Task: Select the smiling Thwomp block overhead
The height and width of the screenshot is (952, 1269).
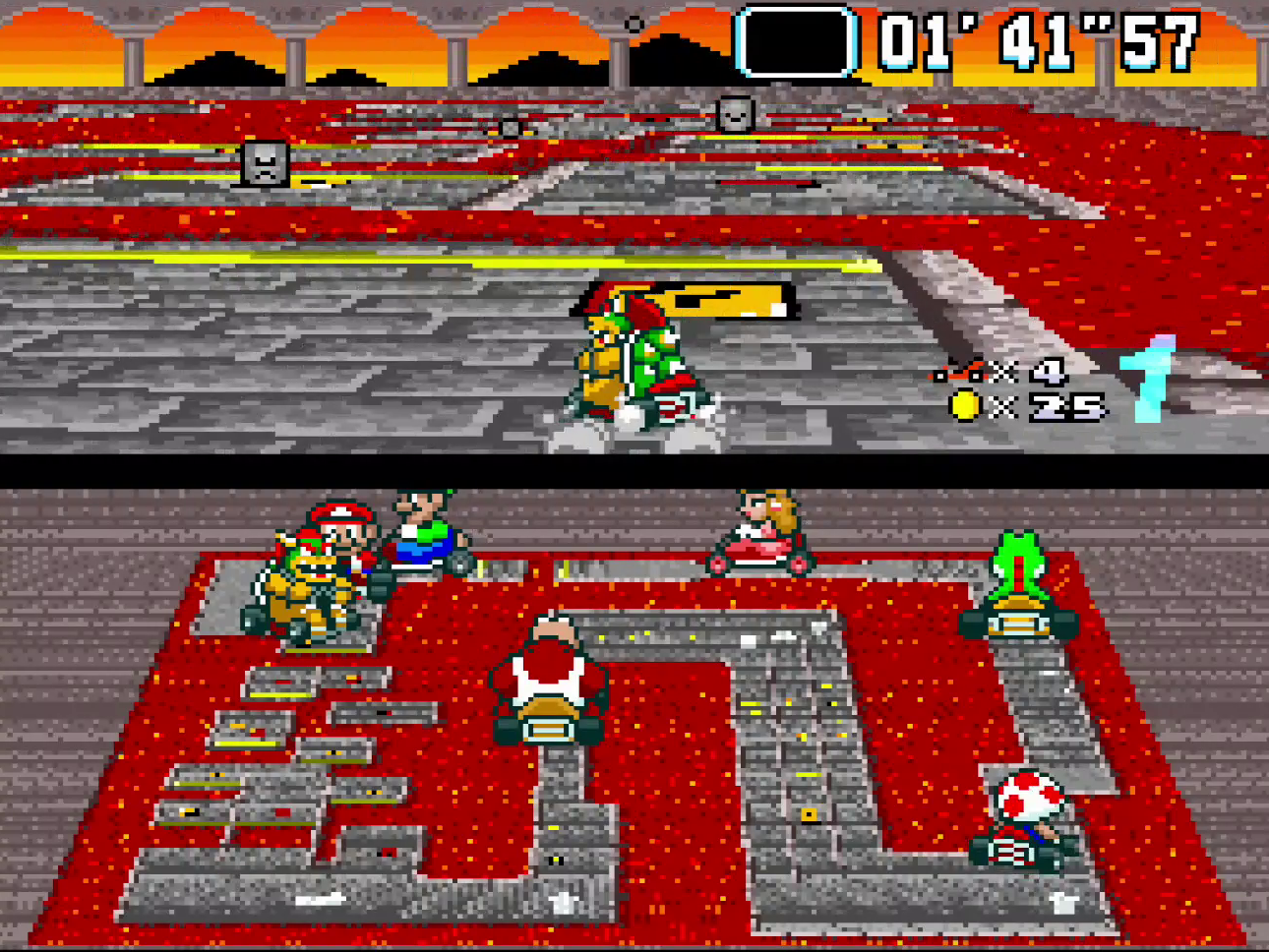Action: (737, 115)
